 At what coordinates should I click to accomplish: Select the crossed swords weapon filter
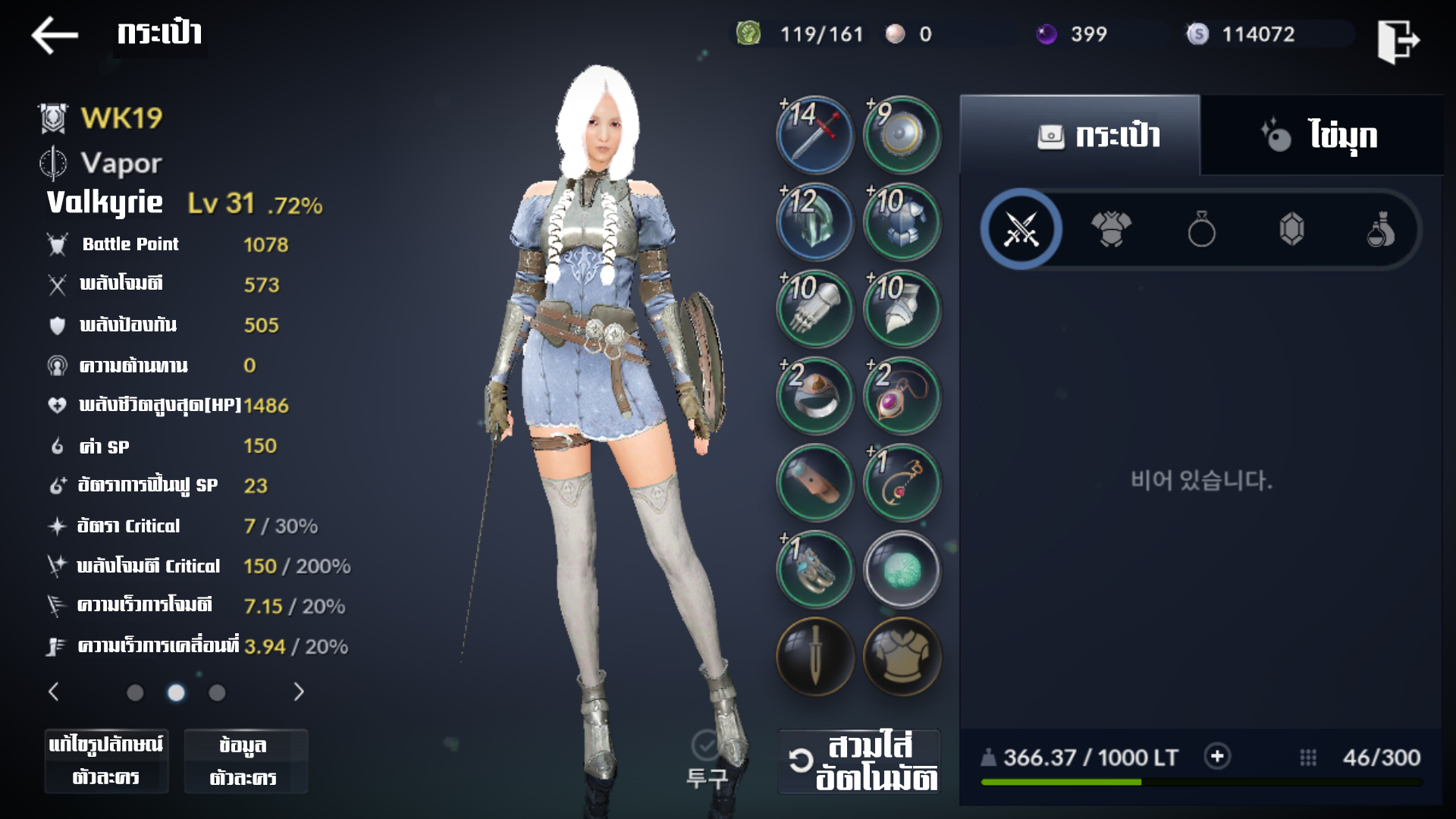coord(1021,229)
